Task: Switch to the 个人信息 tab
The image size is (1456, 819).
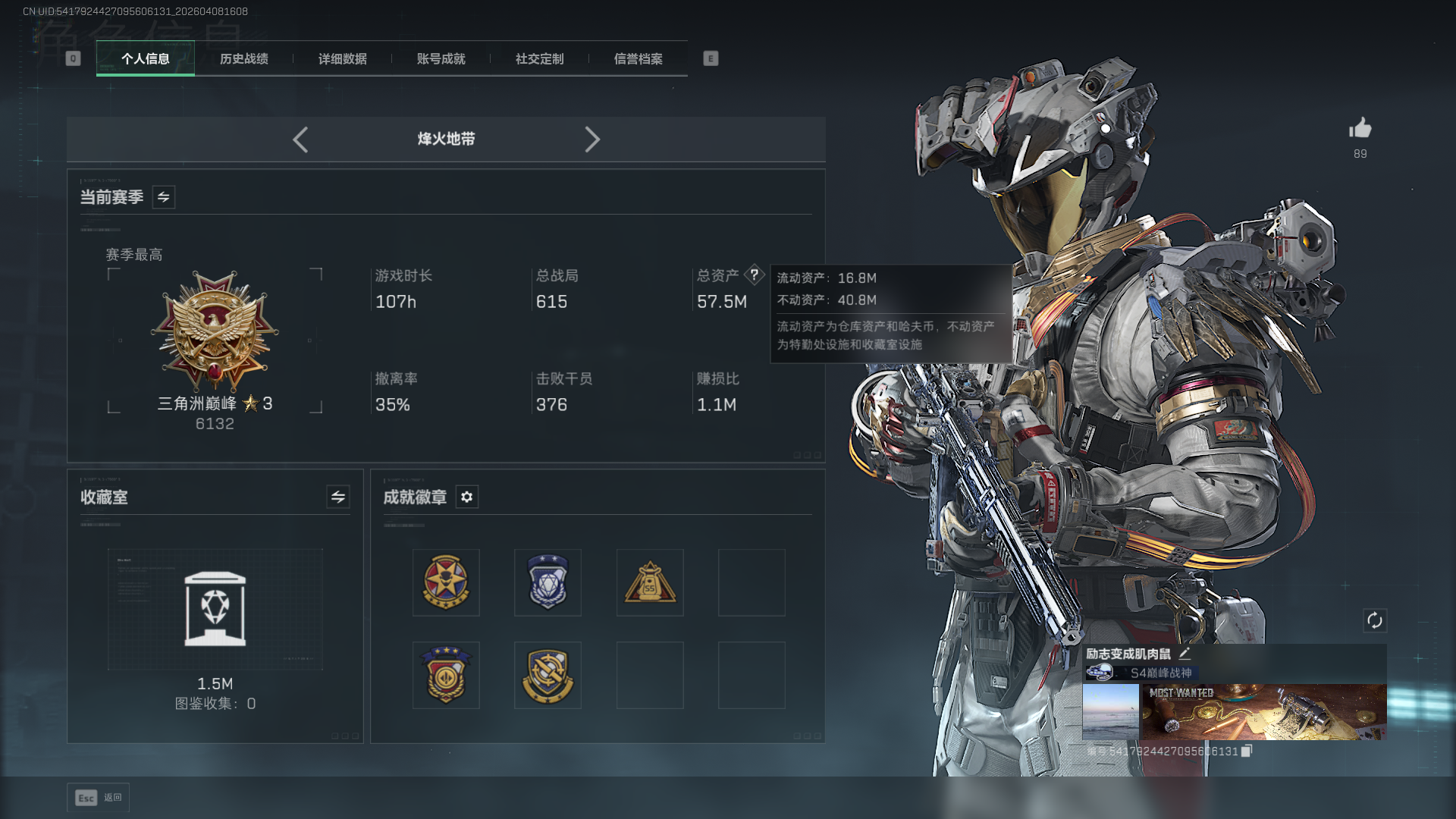Action: coord(145,58)
